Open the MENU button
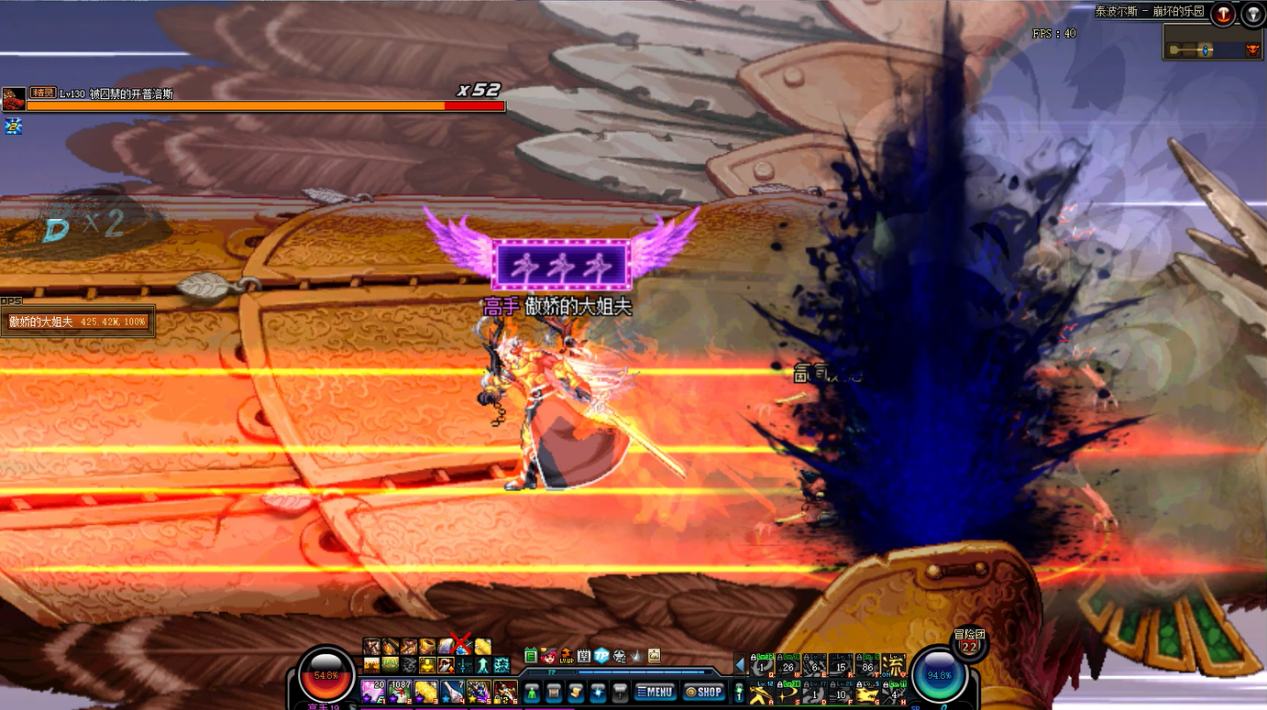The width and height of the screenshot is (1267, 710). (x=655, y=692)
